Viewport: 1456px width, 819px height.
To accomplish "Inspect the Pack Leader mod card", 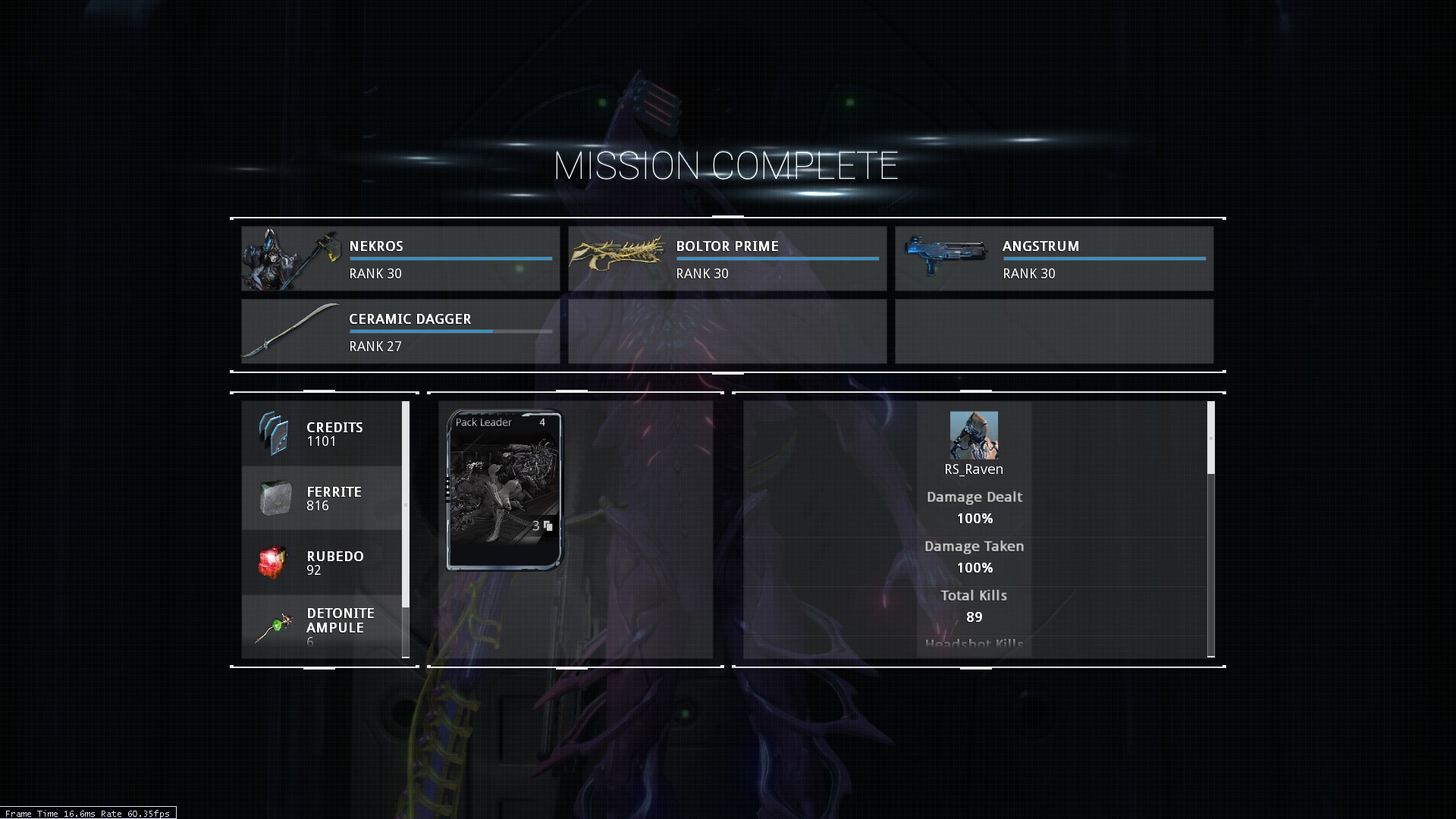I will point(504,490).
